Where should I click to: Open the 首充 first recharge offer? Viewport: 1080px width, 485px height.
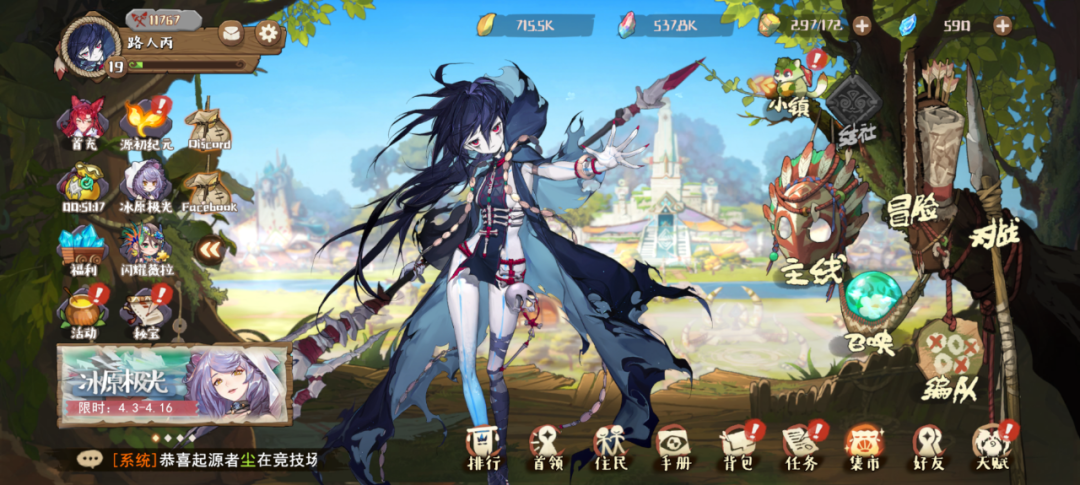tap(83, 122)
